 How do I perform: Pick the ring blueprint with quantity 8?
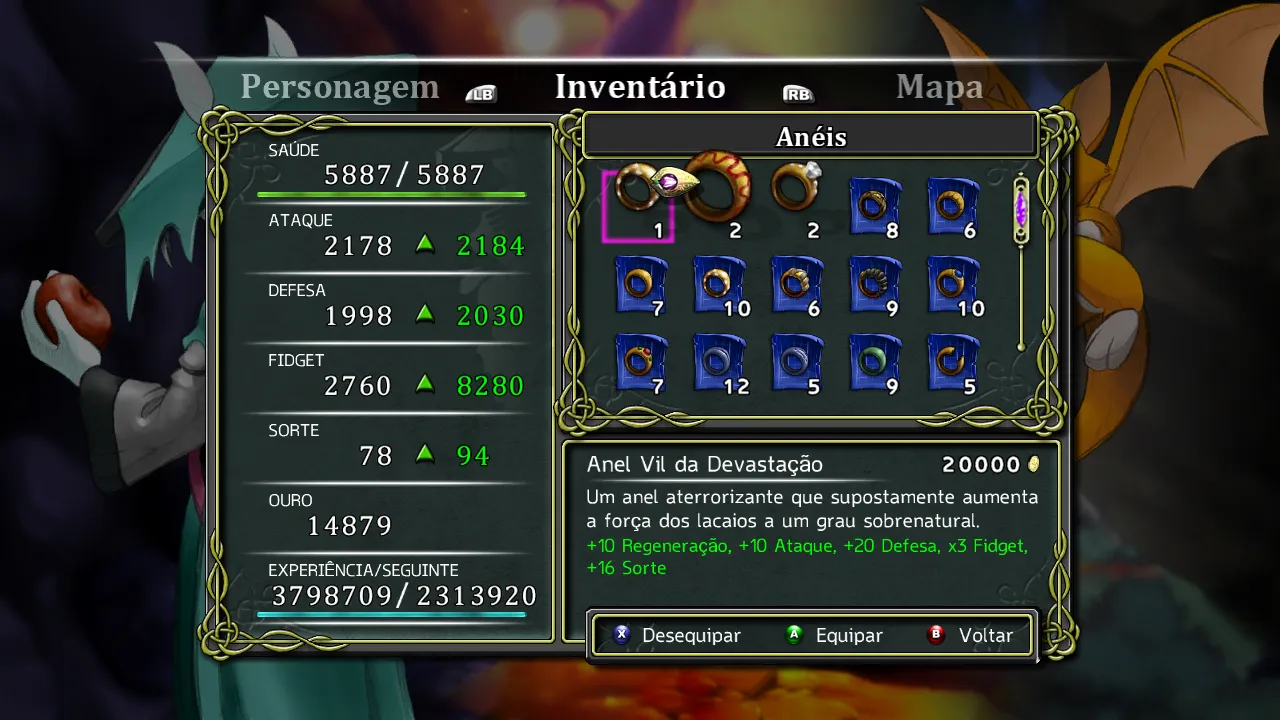874,206
